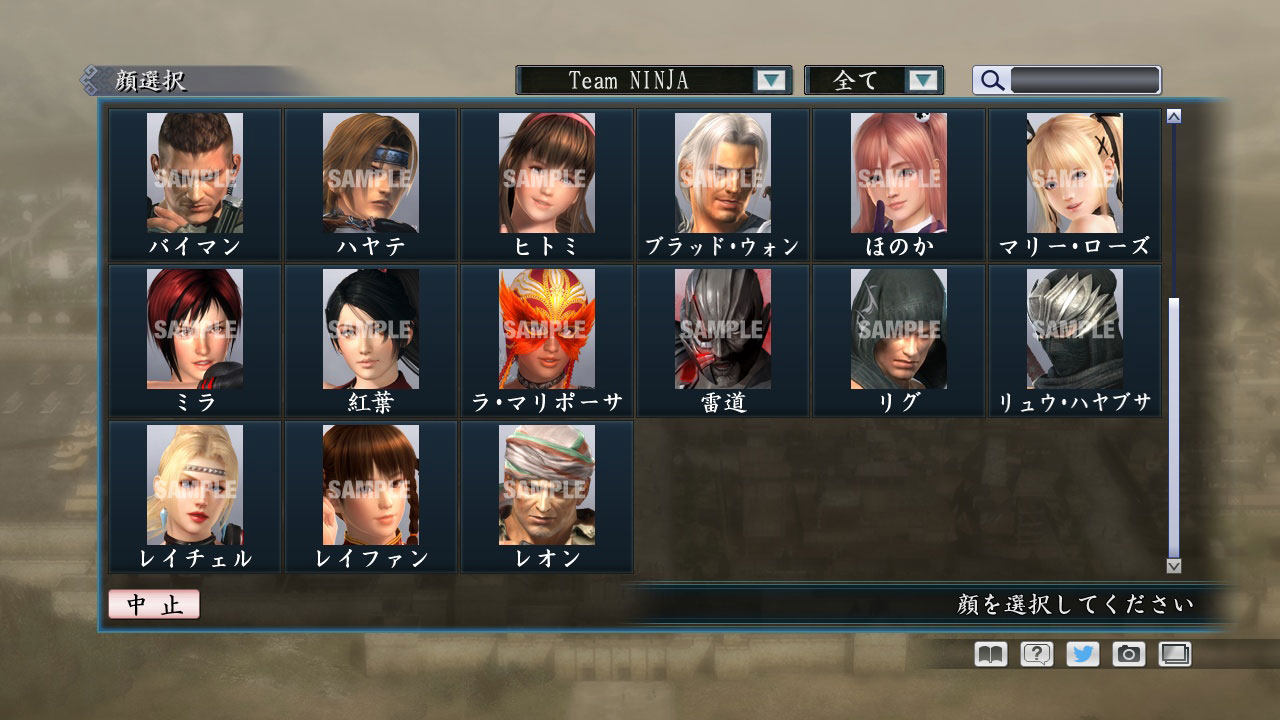Select the ほのか face thumbnail

898,172
